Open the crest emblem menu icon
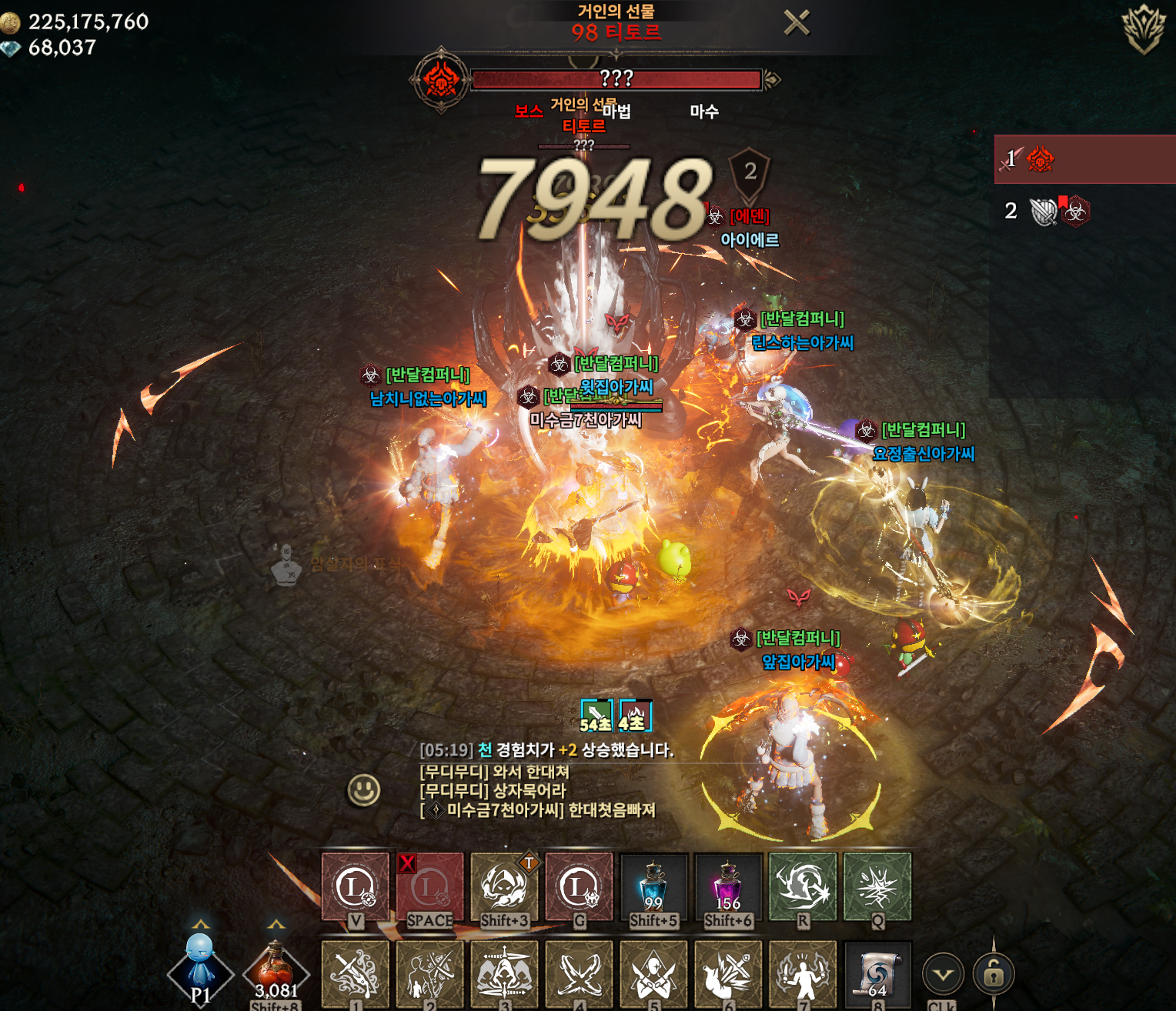 [1144, 28]
